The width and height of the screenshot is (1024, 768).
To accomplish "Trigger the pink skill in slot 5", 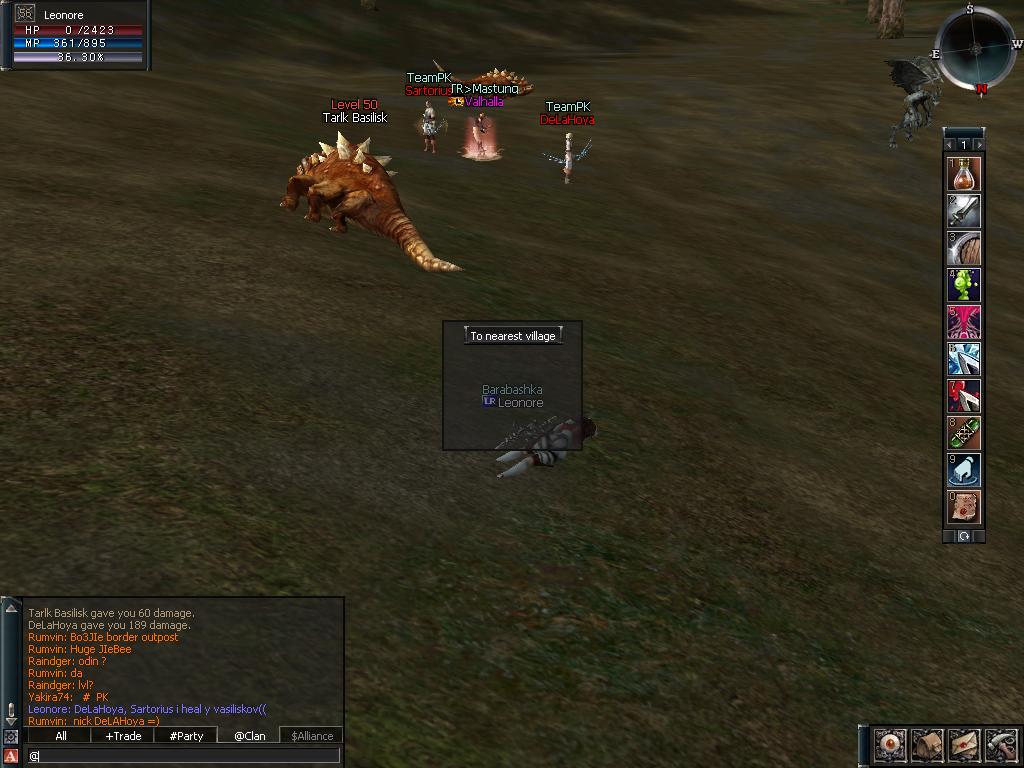I will pyautogui.click(x=964, y=323).
